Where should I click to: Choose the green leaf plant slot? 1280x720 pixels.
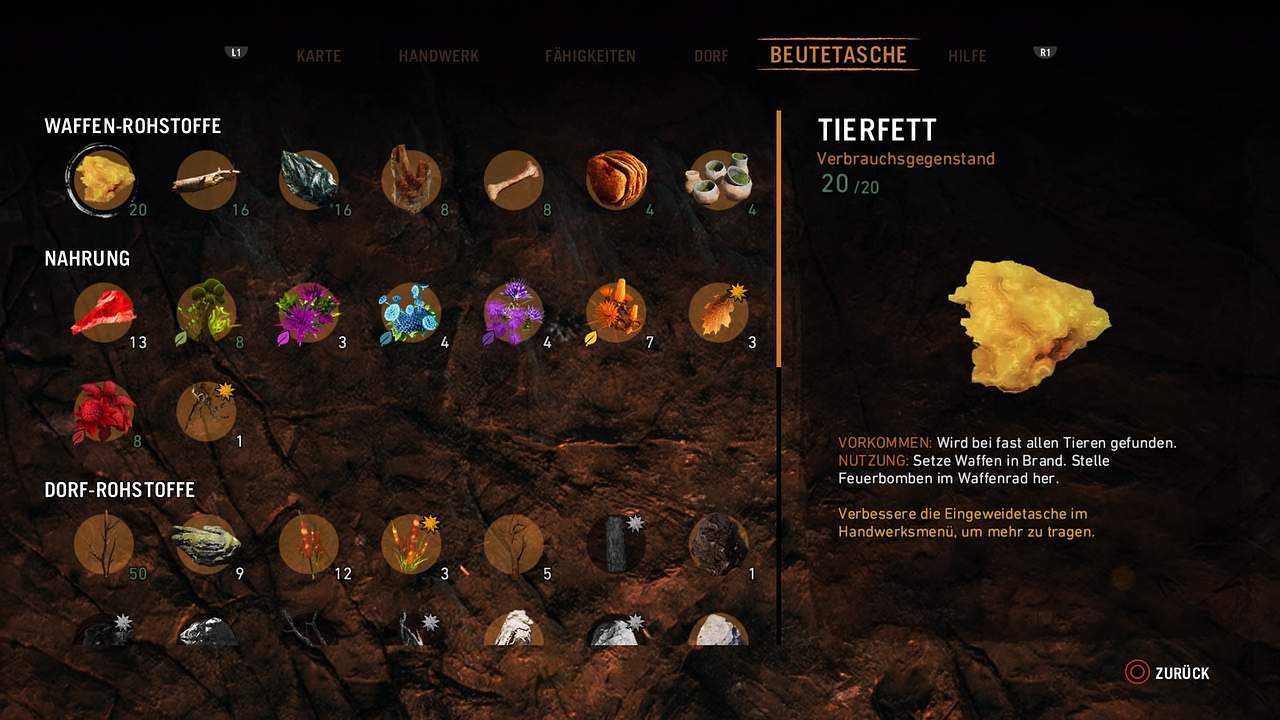coord(206,312)
